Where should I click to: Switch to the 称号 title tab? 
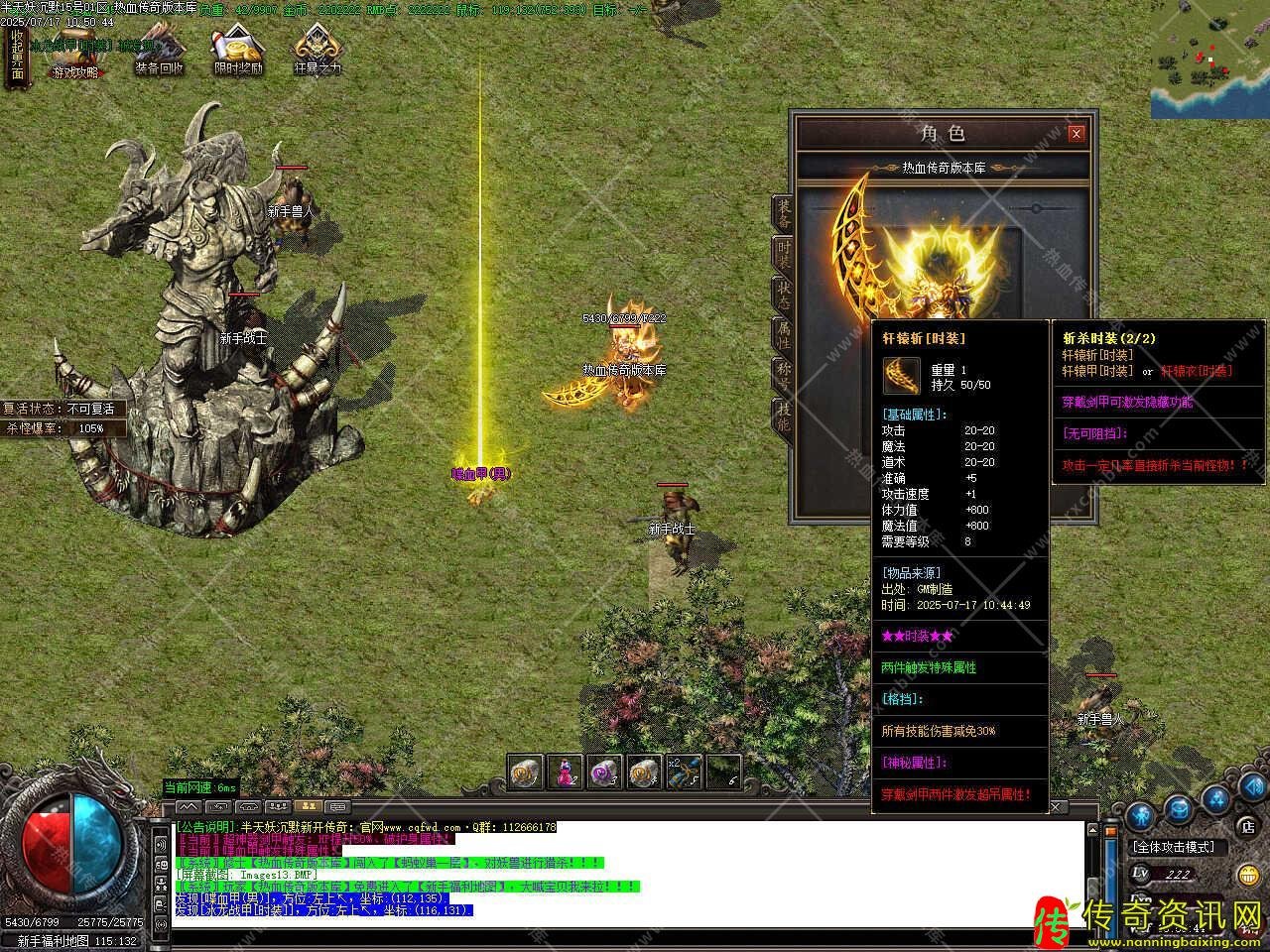point(784,376)
